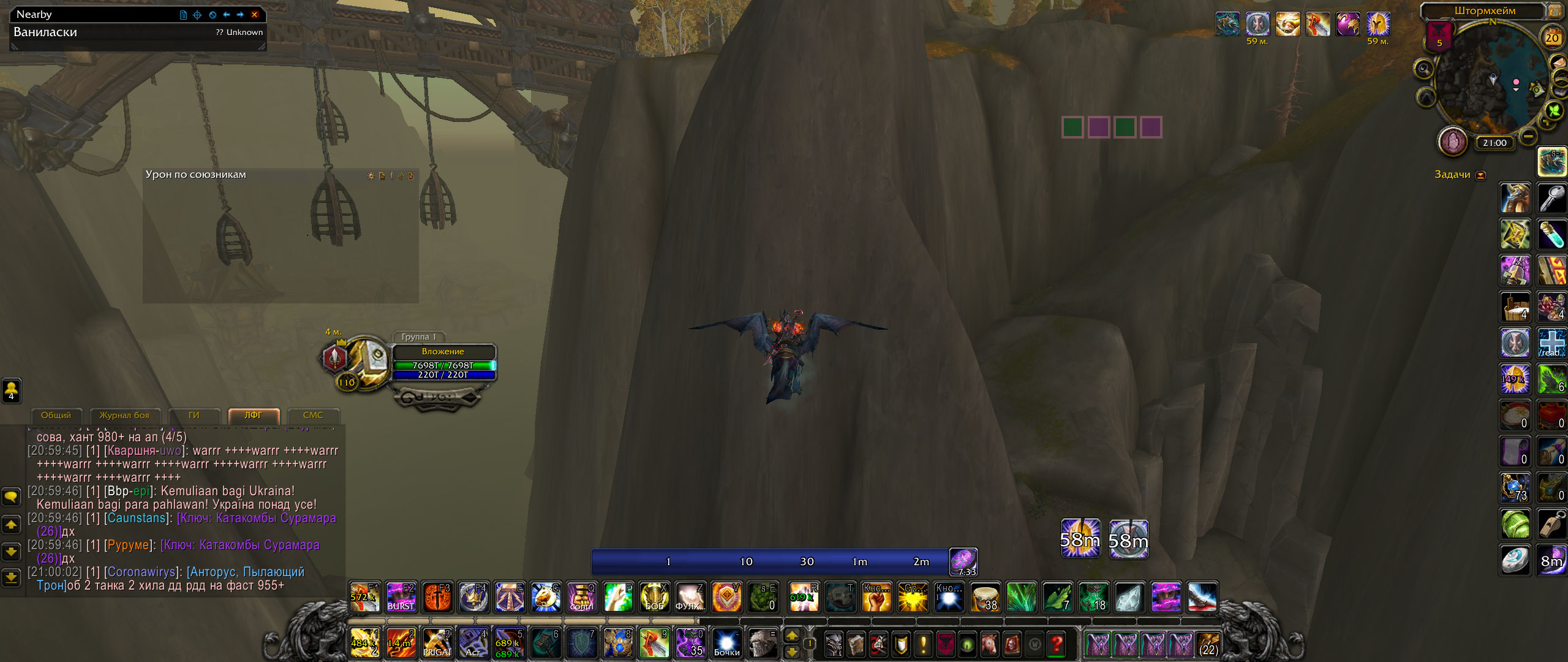This screenshot has height=662, width=1568.
Task: Switch to the Общий chat tab
Action: coord(56,416)
